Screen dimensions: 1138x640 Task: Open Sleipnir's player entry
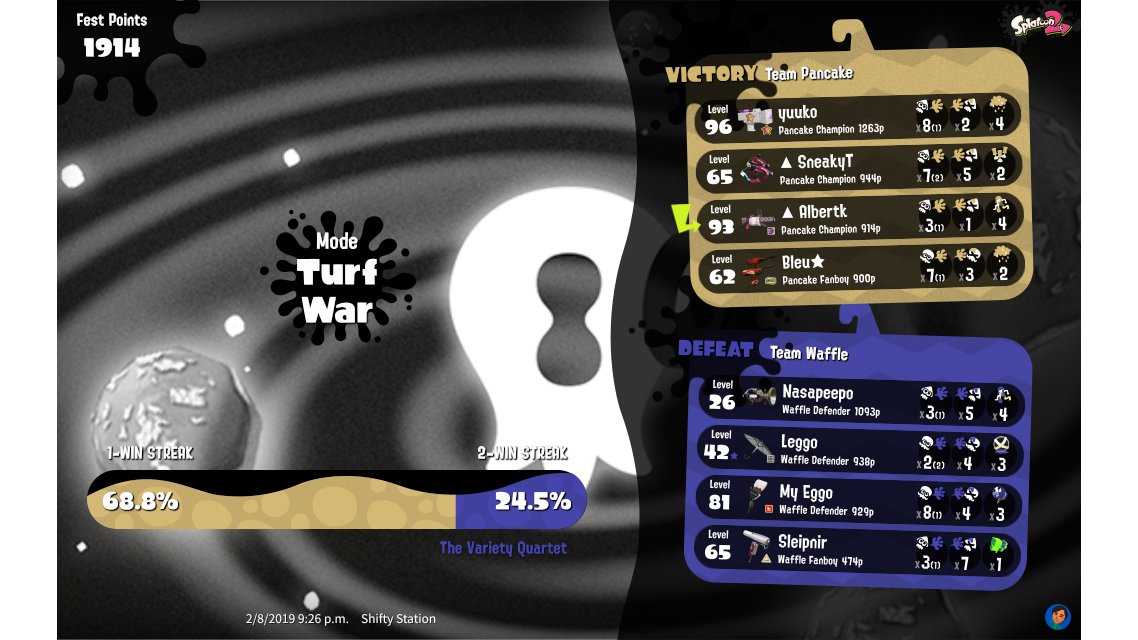(858, 549)
